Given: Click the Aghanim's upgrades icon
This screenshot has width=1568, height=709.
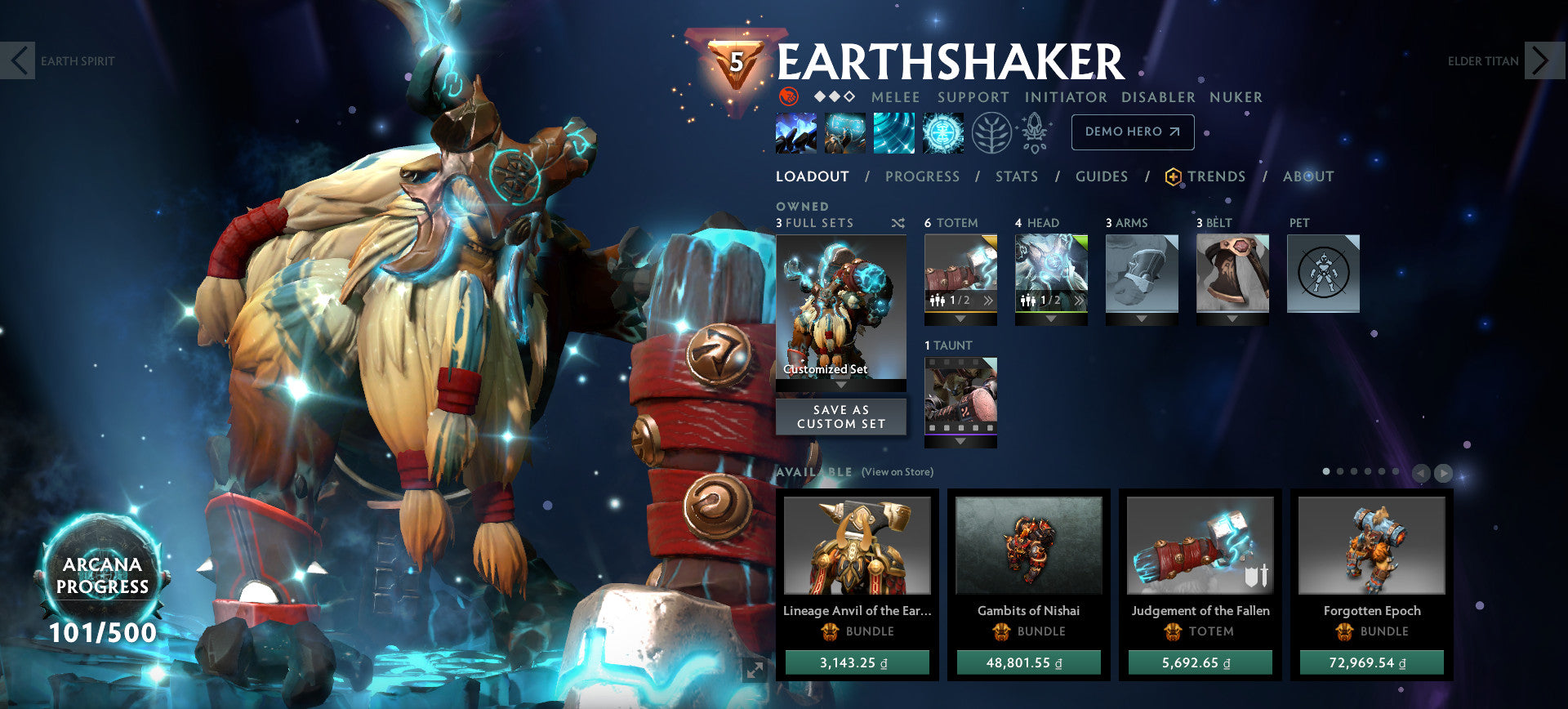Looking at the screenshot, I should (x=1036, y=132).
